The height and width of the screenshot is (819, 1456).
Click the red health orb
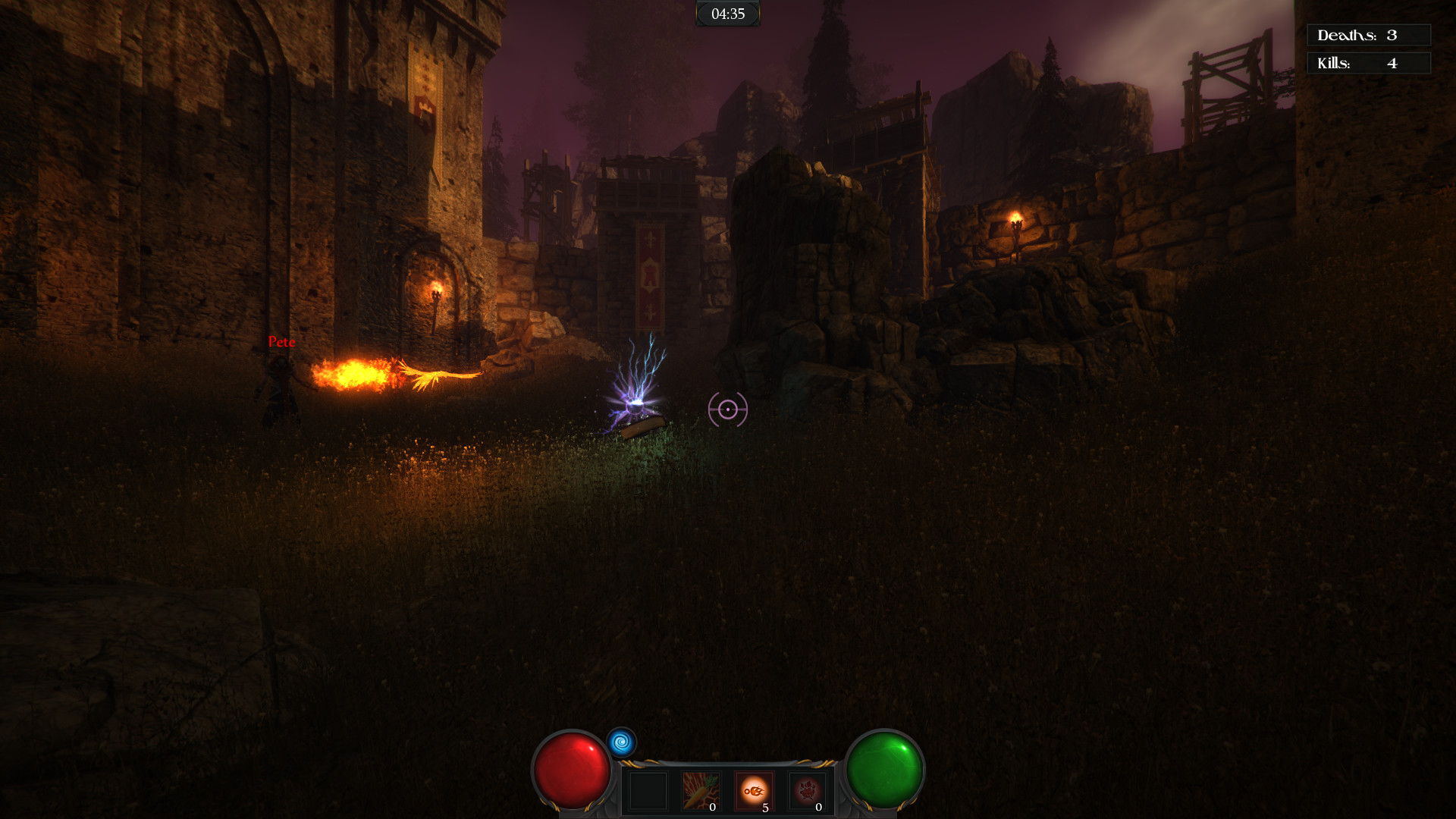pos(571,768)
